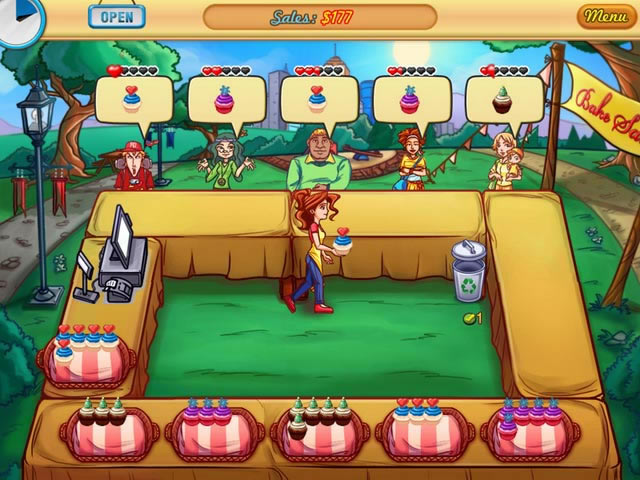Open the Menu button

point(606,16)
